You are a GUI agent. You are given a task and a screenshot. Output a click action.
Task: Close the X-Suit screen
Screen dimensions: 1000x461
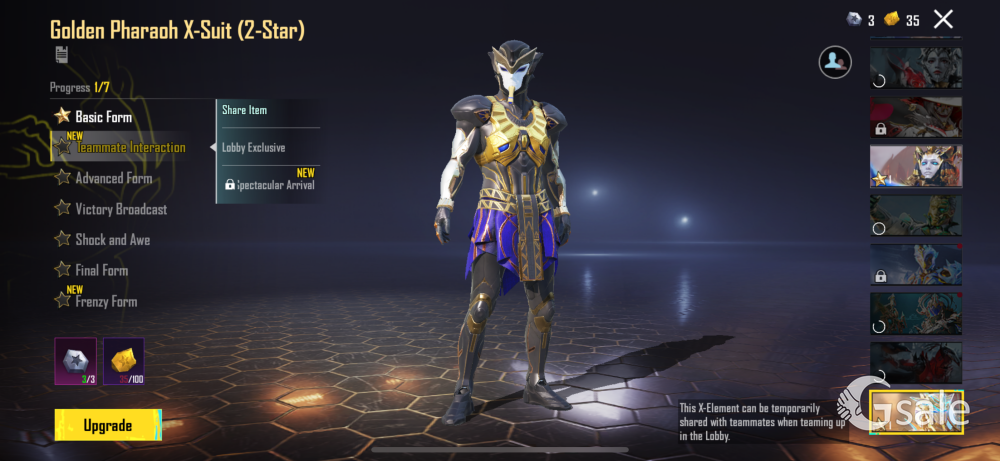(943, 18)
